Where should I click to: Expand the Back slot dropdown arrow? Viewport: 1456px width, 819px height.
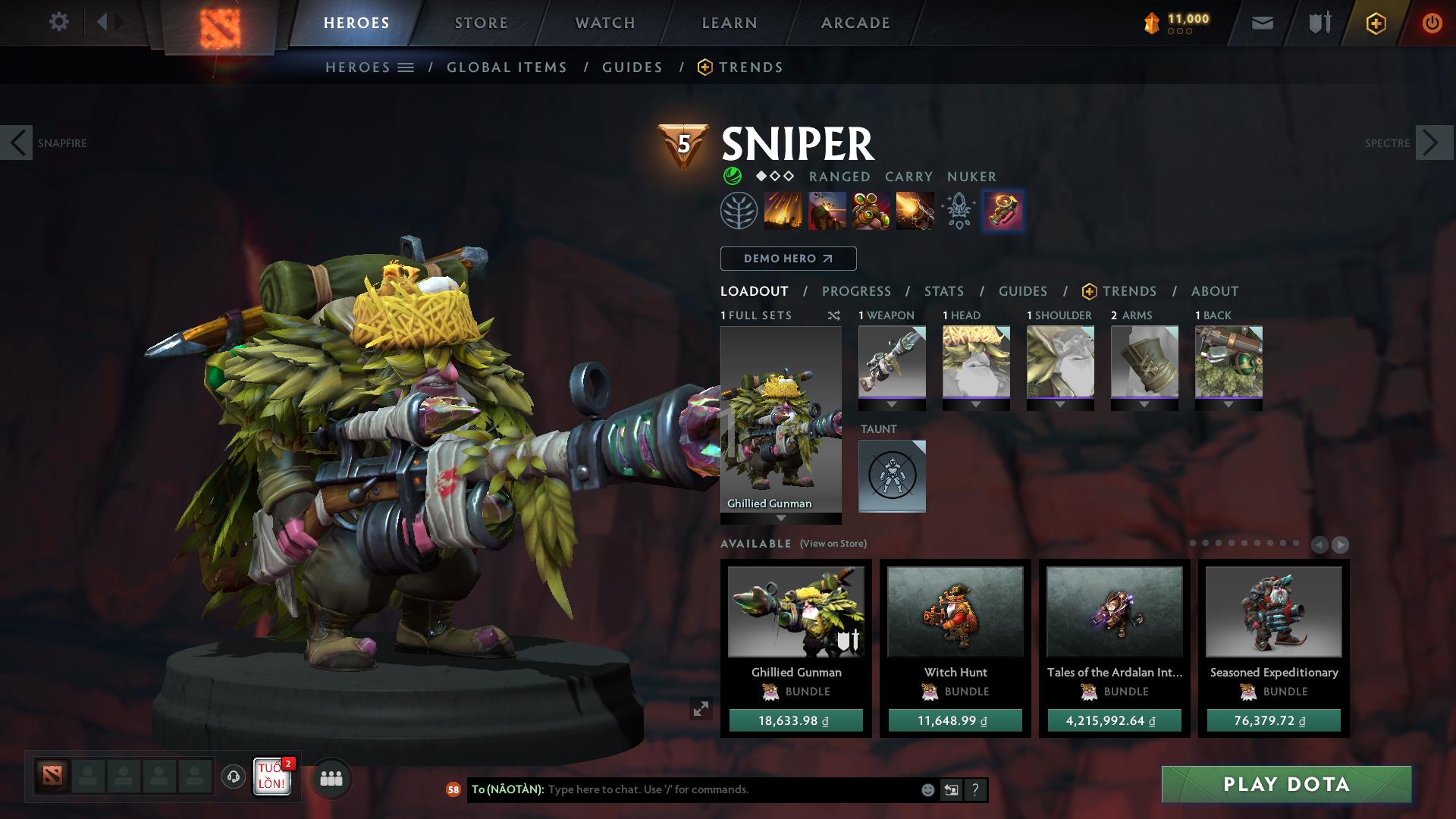point(1228,406)
